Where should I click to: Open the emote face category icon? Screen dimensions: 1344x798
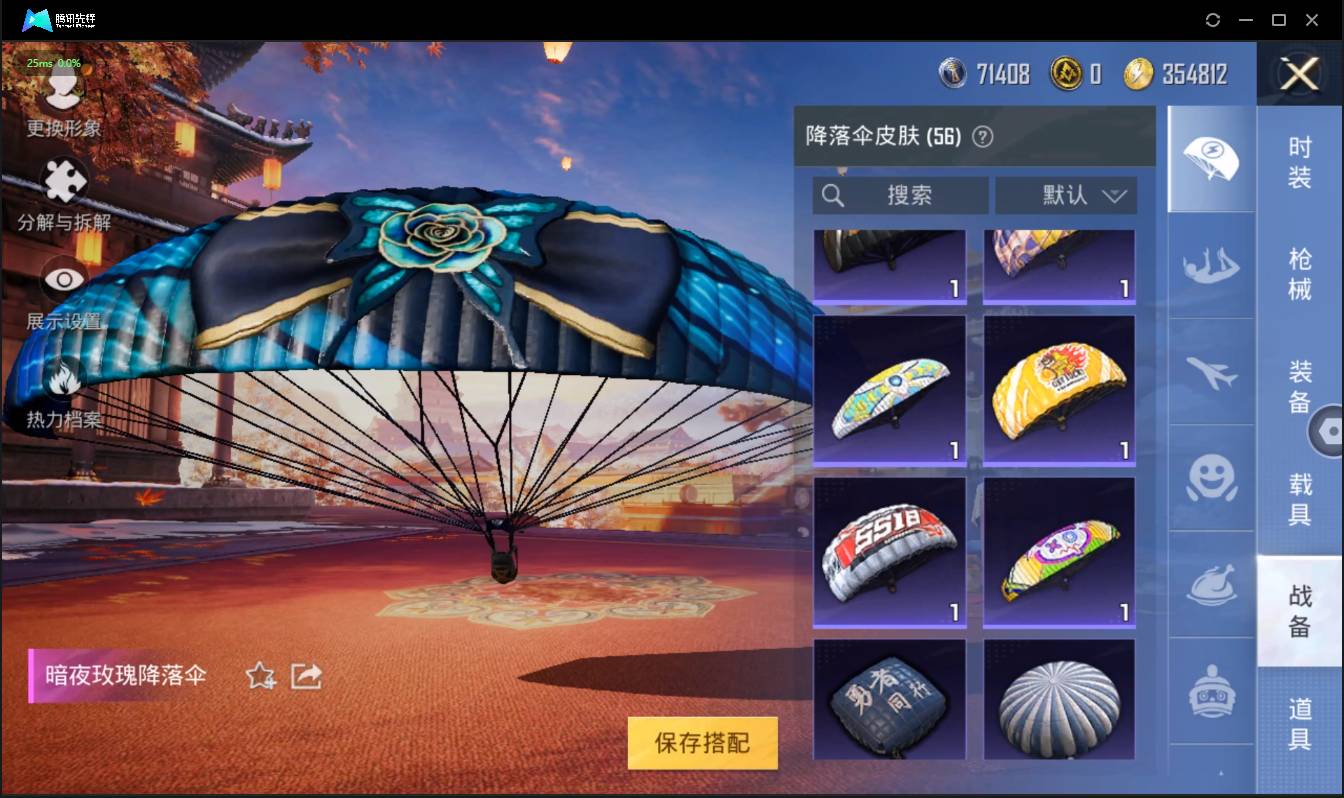click(1211, 480)
